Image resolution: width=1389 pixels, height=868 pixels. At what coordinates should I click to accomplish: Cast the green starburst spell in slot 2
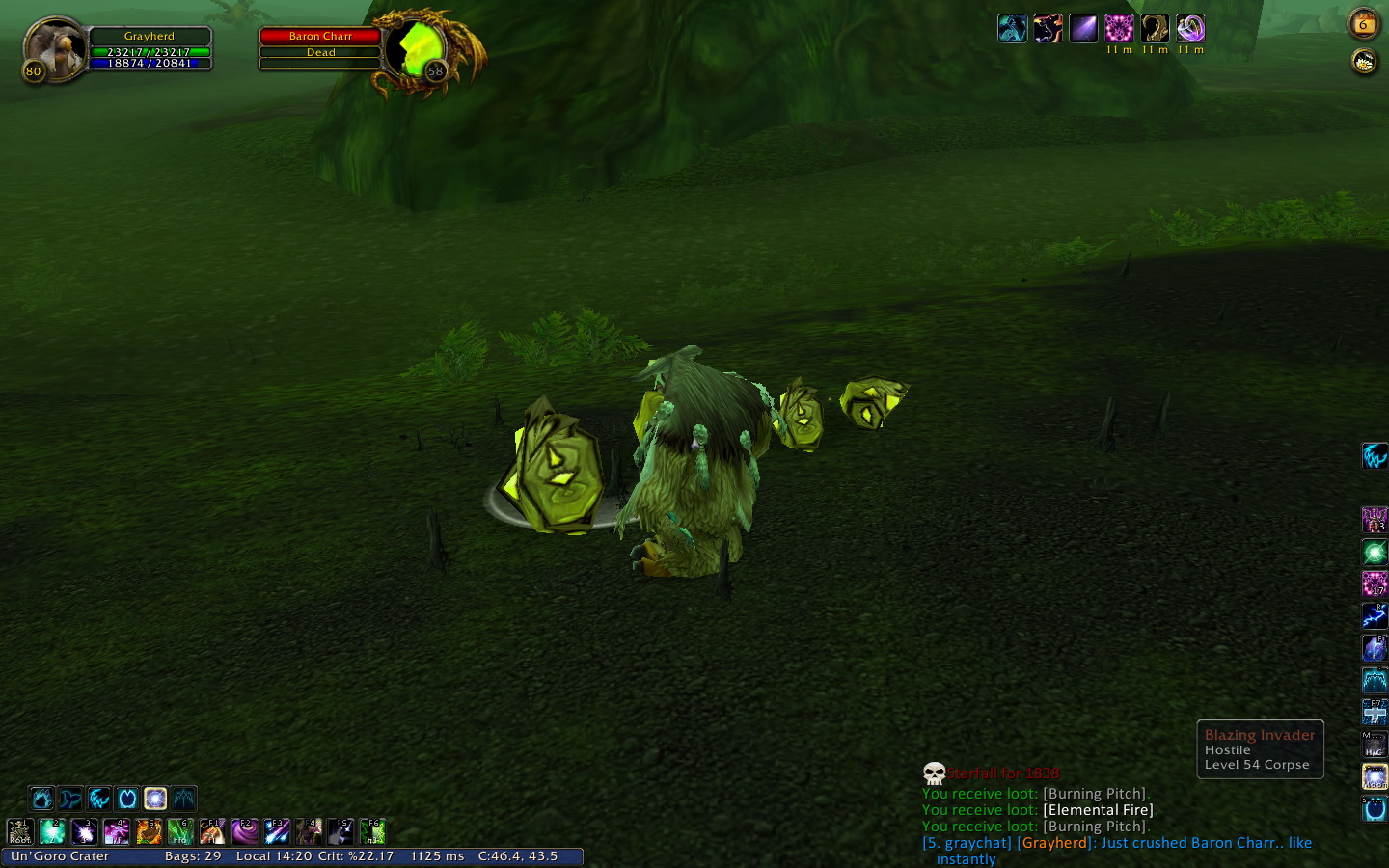pos(52,830)
